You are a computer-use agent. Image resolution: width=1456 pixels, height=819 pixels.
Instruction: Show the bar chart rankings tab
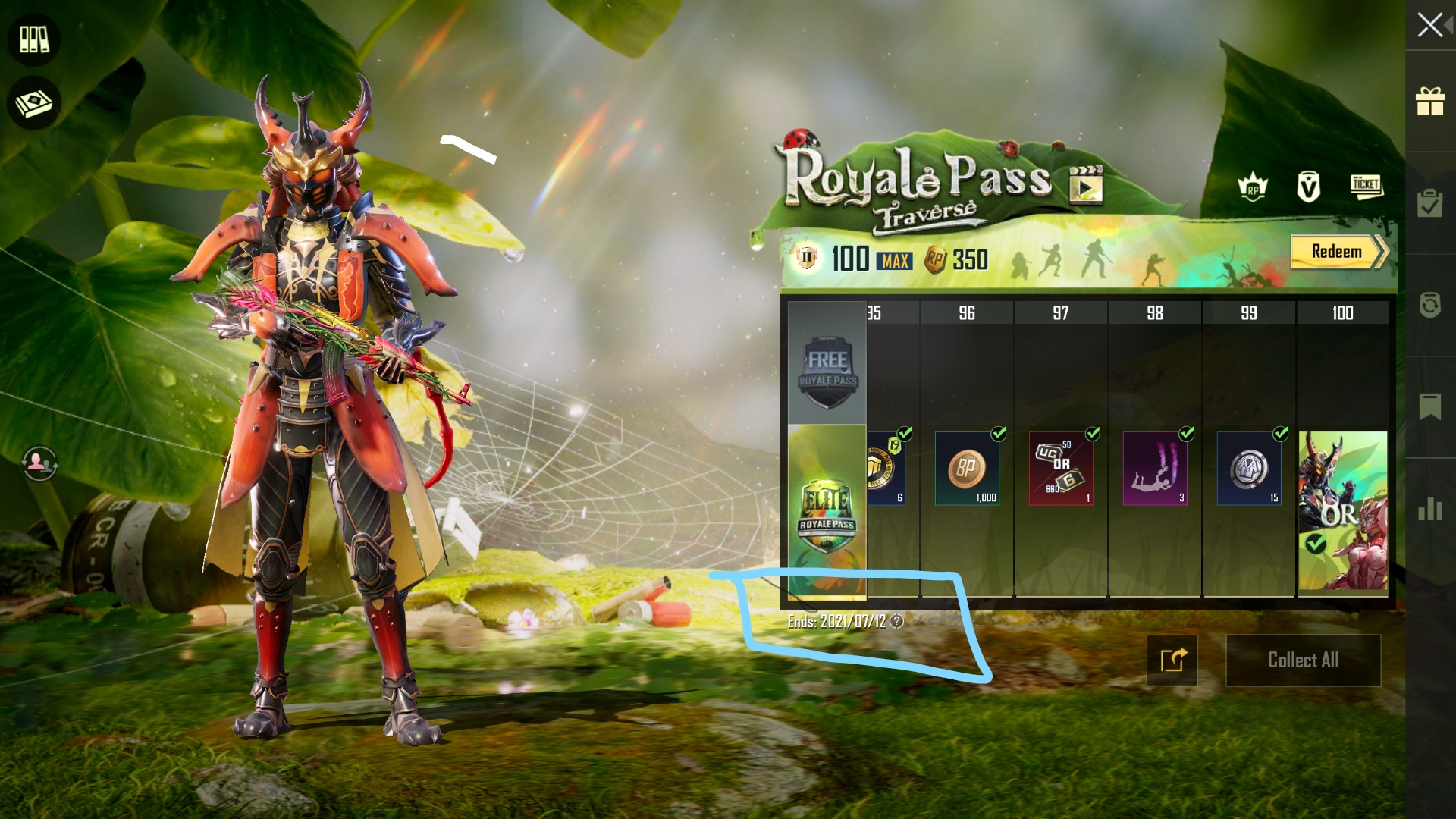[x=1430, y=509]
